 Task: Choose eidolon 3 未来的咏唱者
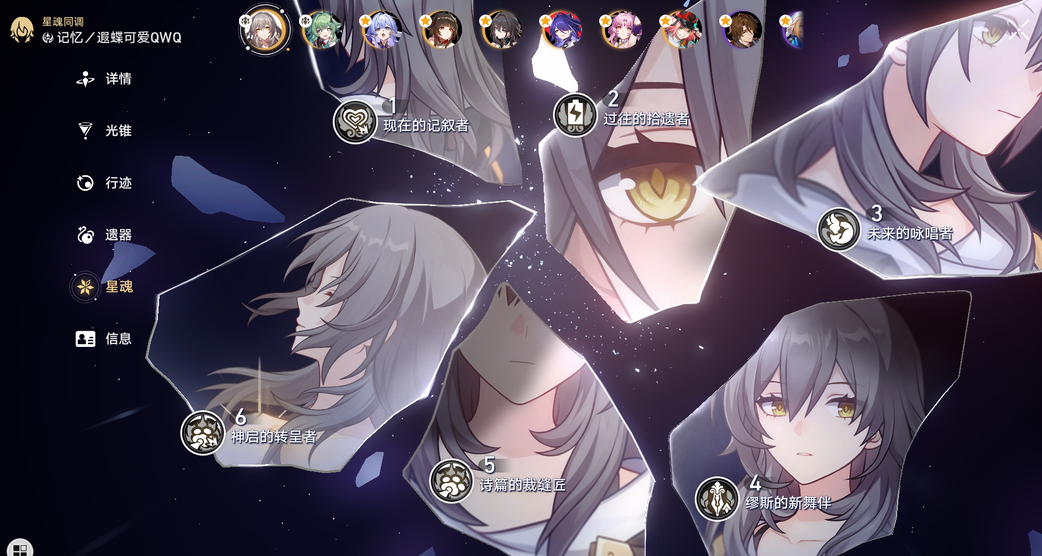pyautogui.click(x=839, y=229)
